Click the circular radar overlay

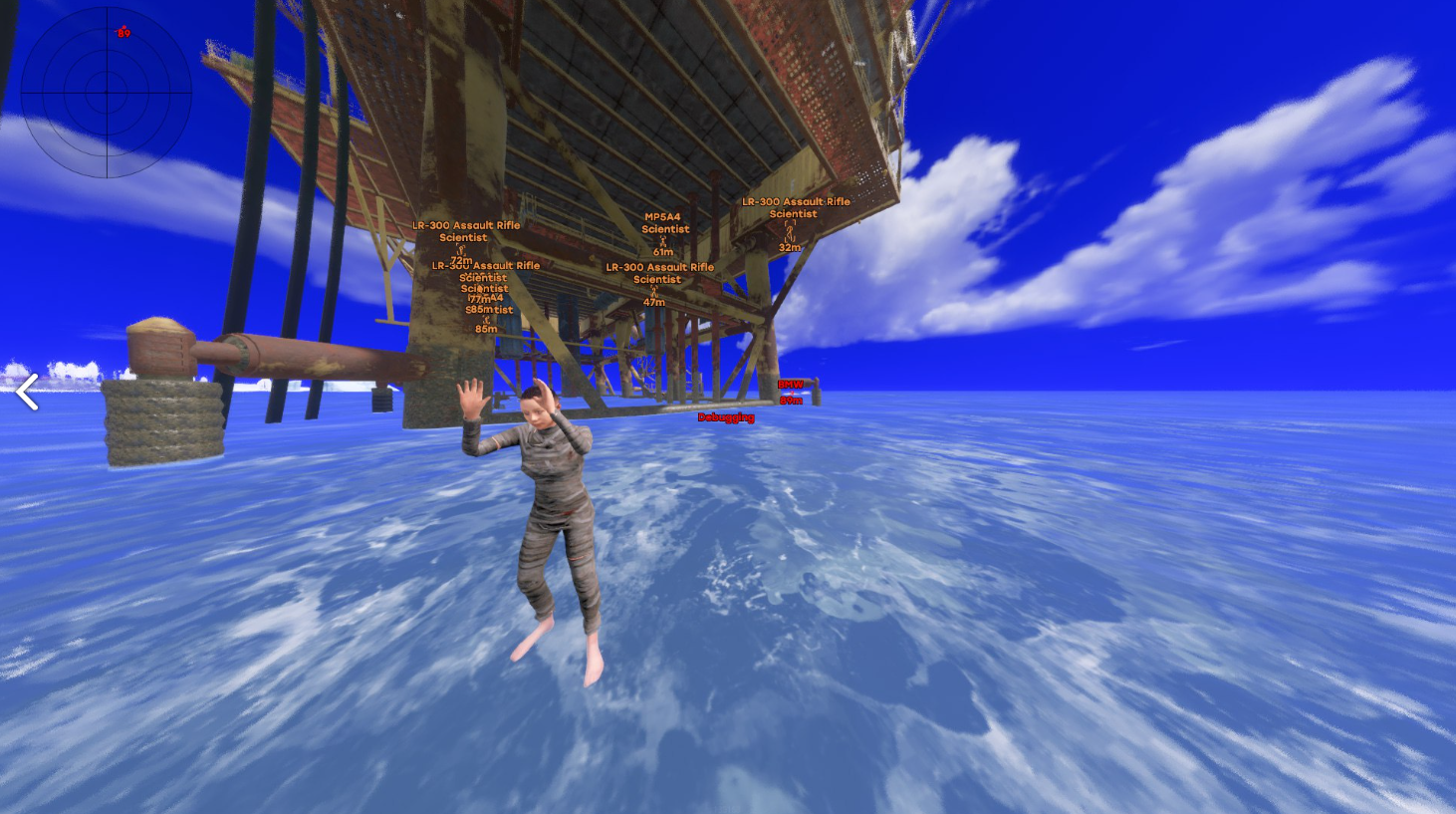(x=107, y=93)
